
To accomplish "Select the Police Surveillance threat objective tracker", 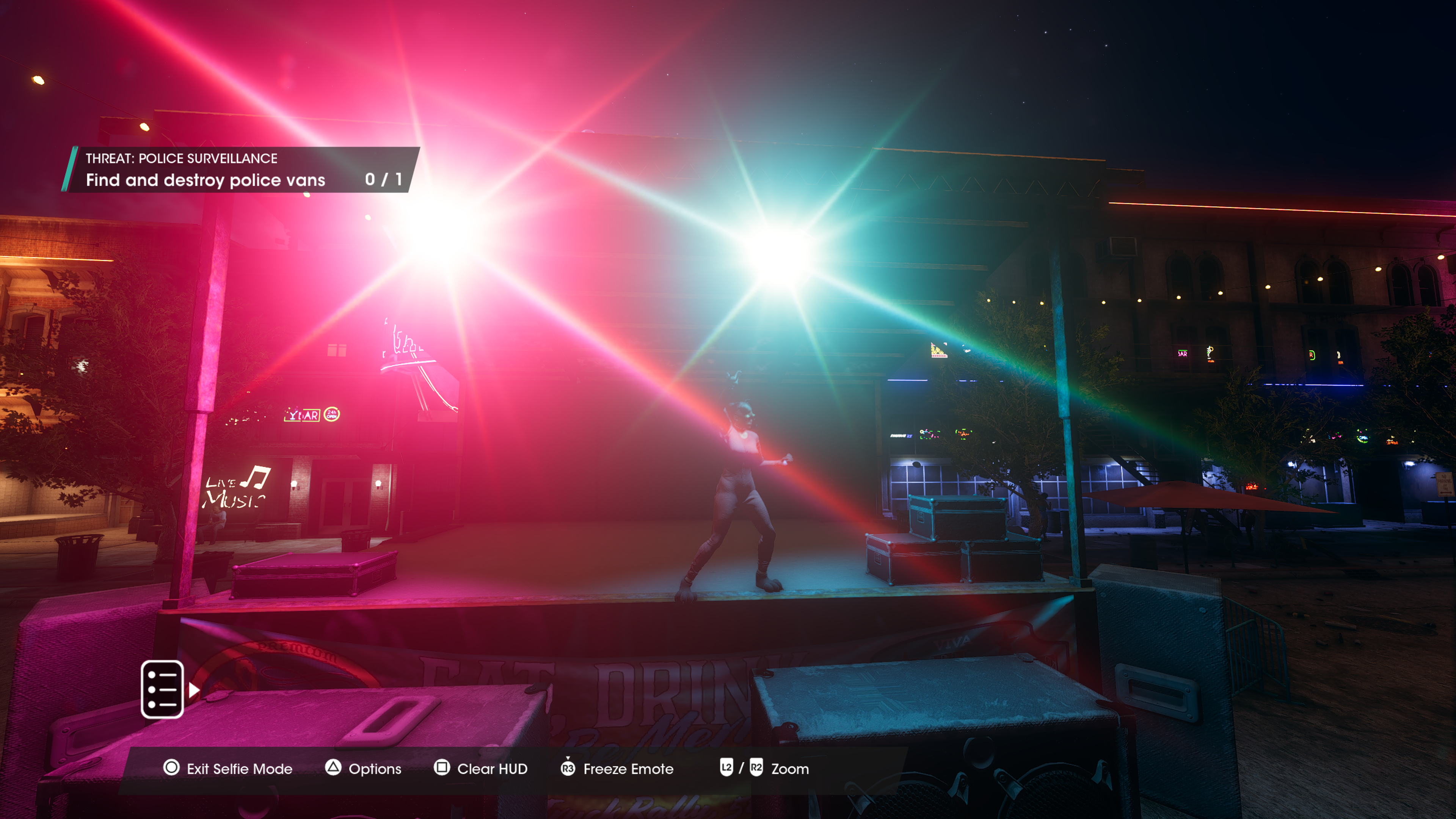I will coord(242,169).
